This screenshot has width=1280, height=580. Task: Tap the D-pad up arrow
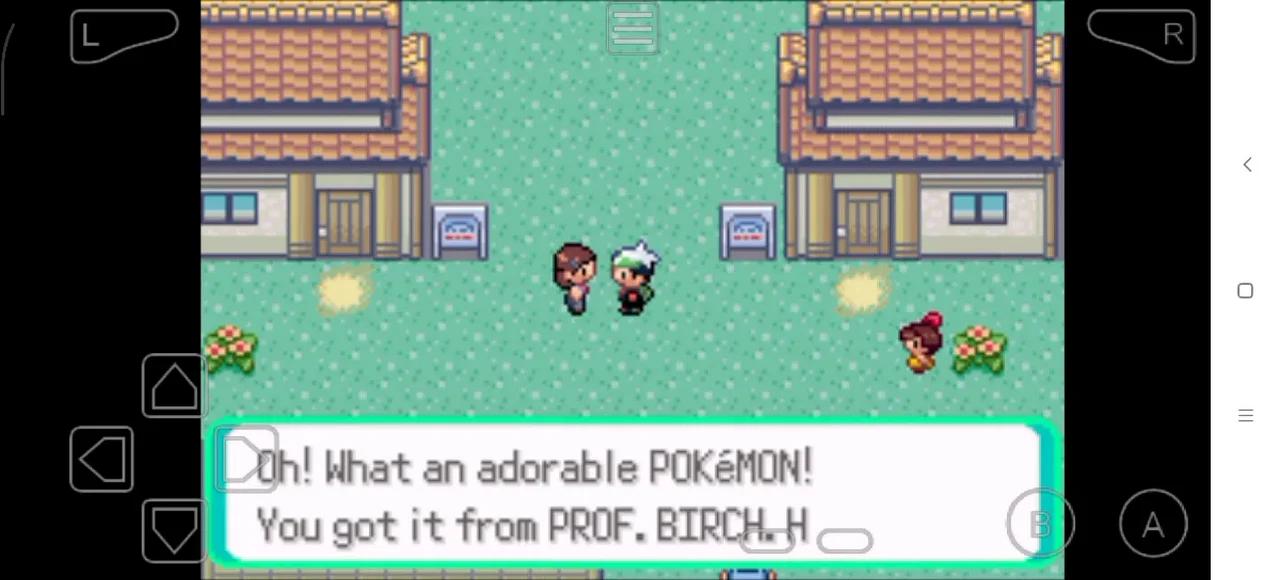pos(174,385)
